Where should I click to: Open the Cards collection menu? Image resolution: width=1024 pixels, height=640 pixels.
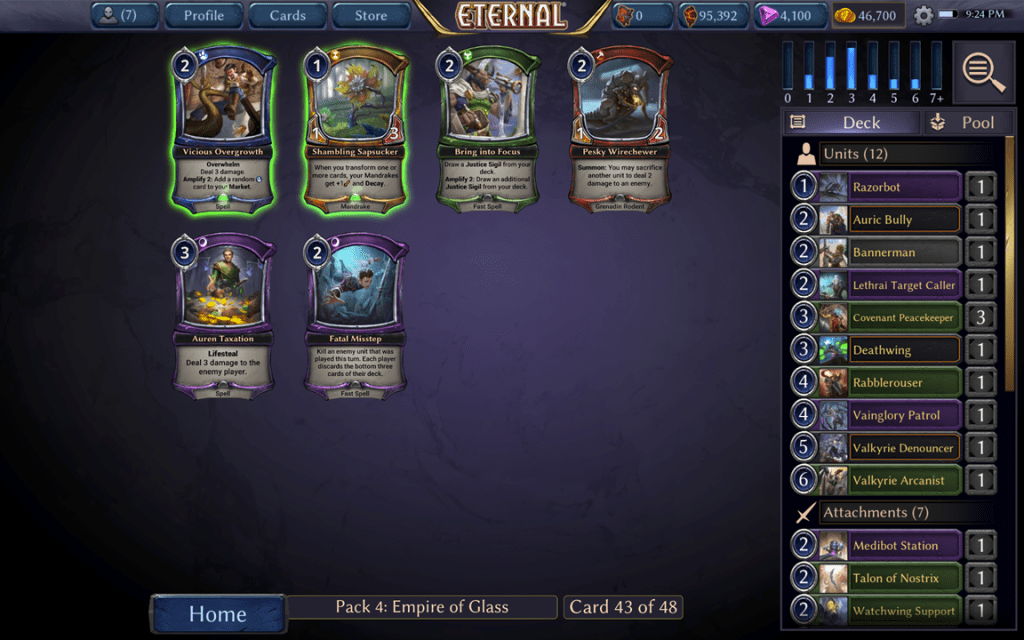pyautogui.click(x=287, y=15)
